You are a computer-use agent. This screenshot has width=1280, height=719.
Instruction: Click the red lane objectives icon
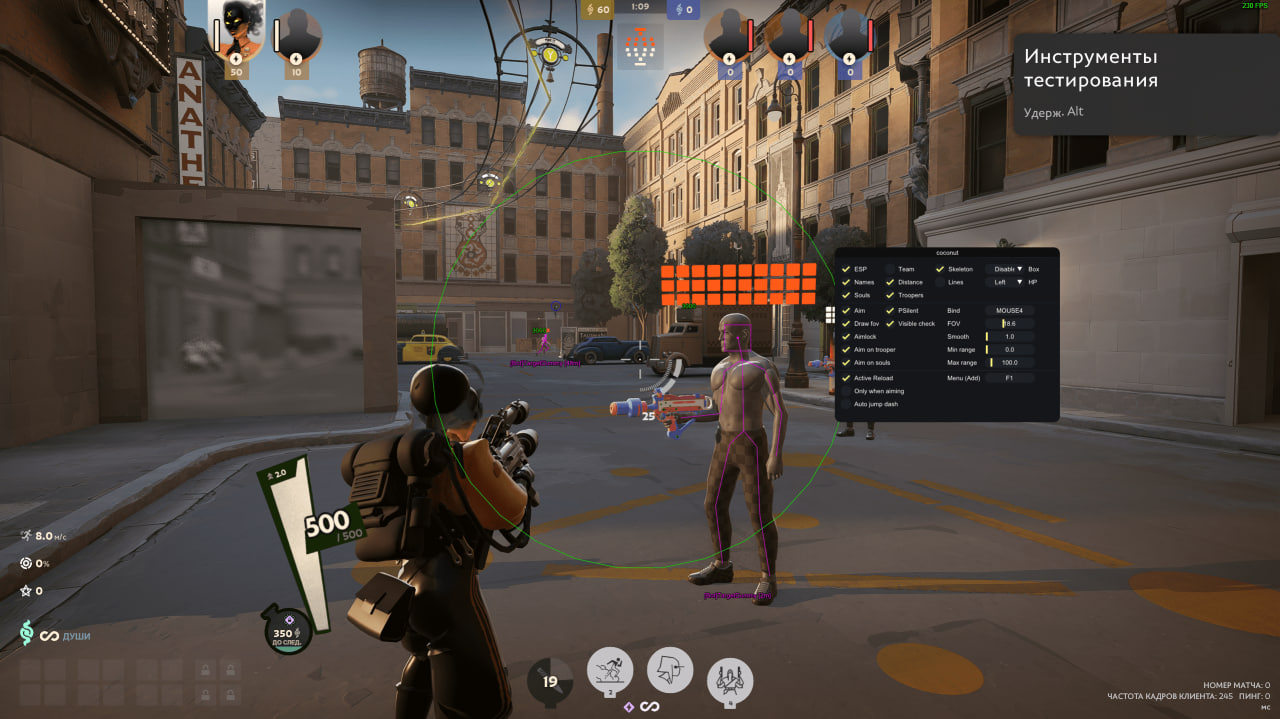click(641, 45)
